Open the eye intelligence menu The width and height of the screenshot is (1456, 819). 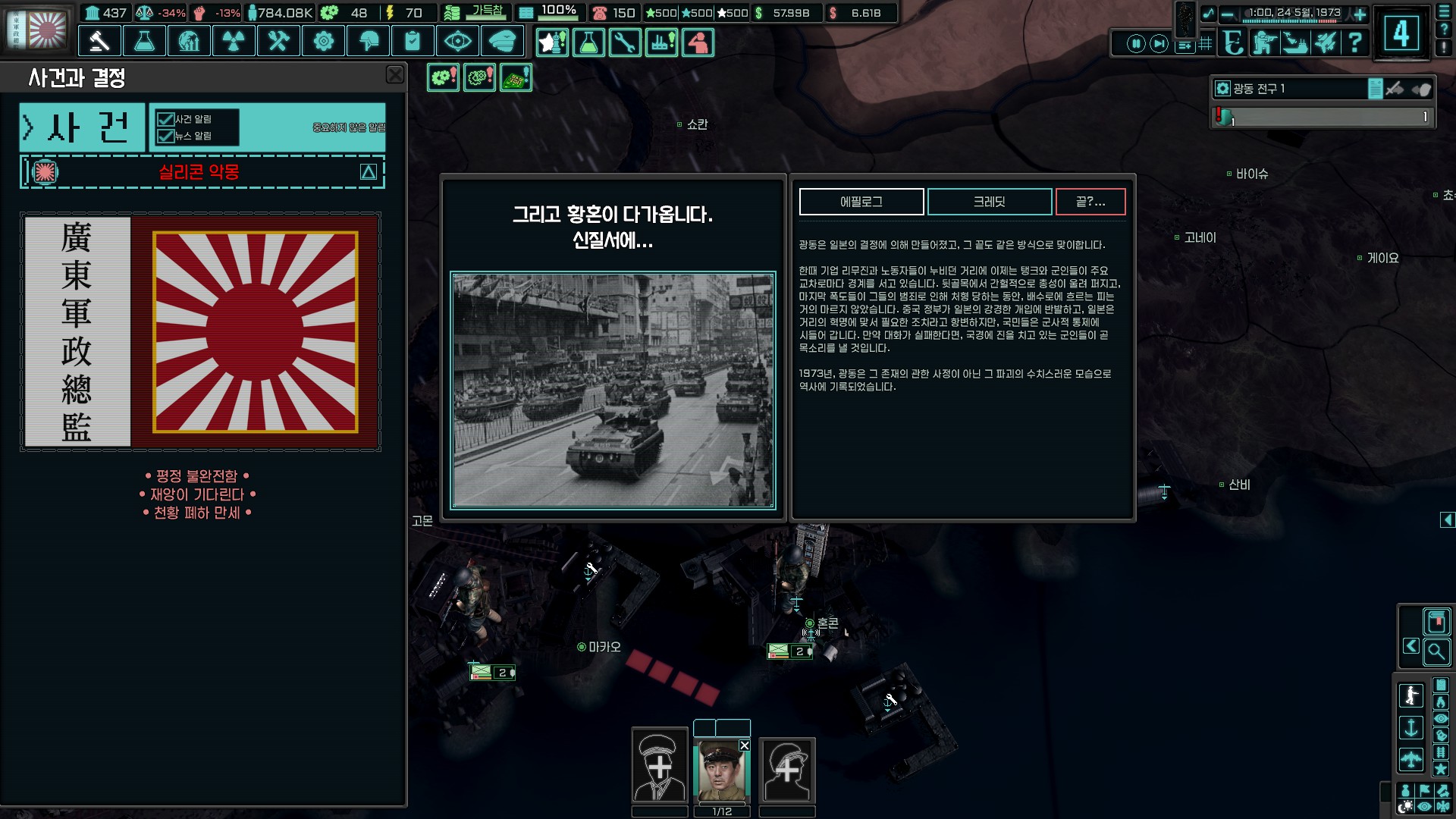click(457, 41)
